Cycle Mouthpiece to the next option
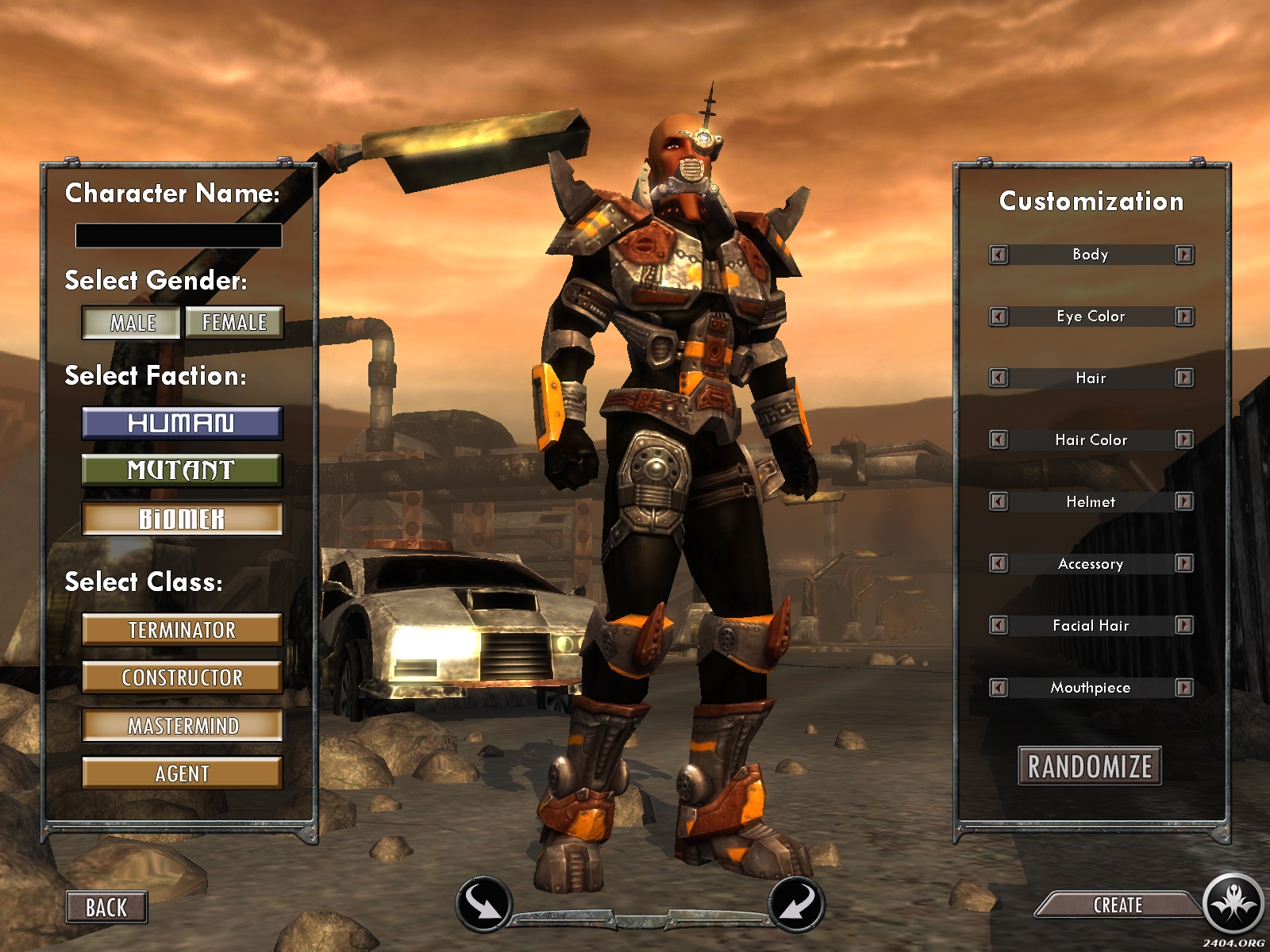 (1184, 688)
